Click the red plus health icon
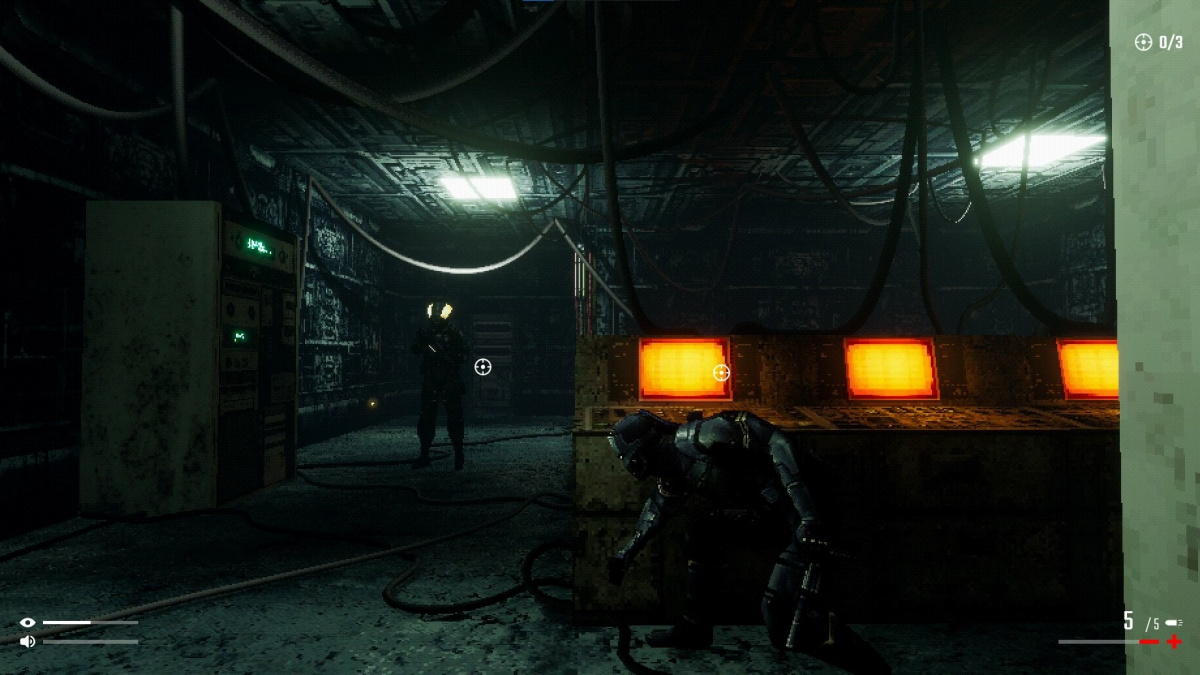Viewport: 1200px width, 675px height. click(1174, 641)
